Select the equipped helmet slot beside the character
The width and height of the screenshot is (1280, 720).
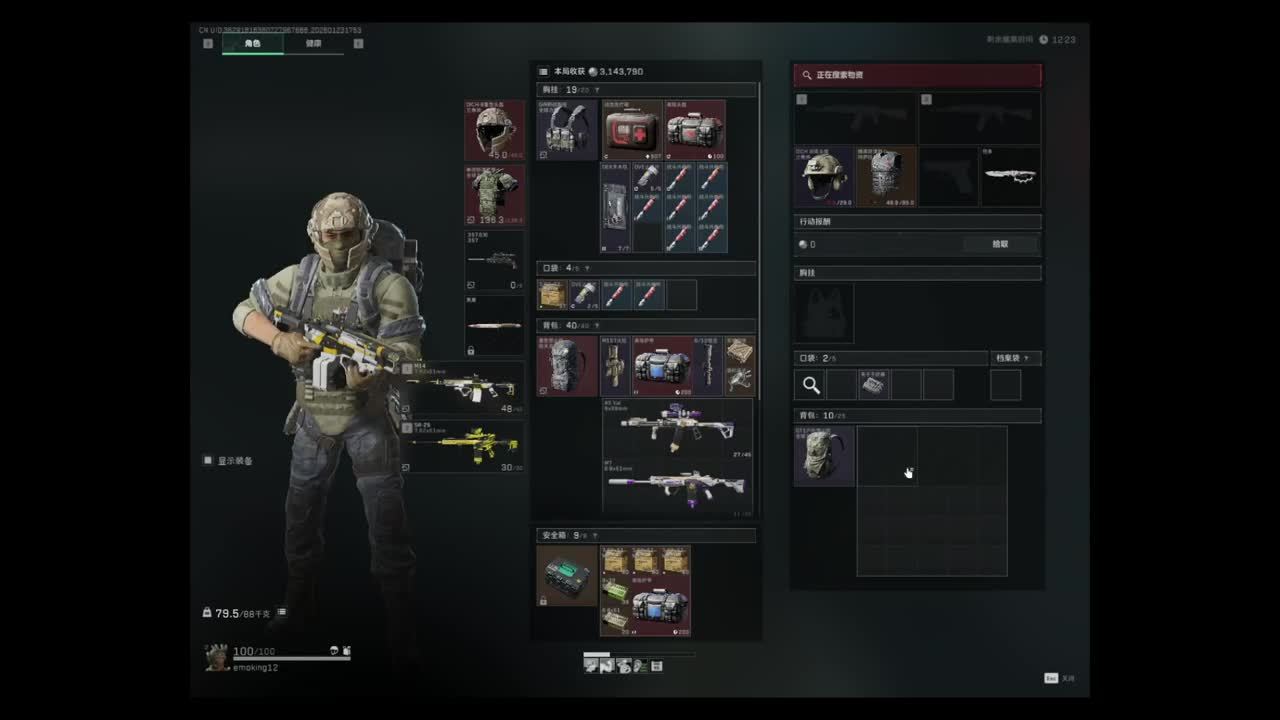(494, 130)
